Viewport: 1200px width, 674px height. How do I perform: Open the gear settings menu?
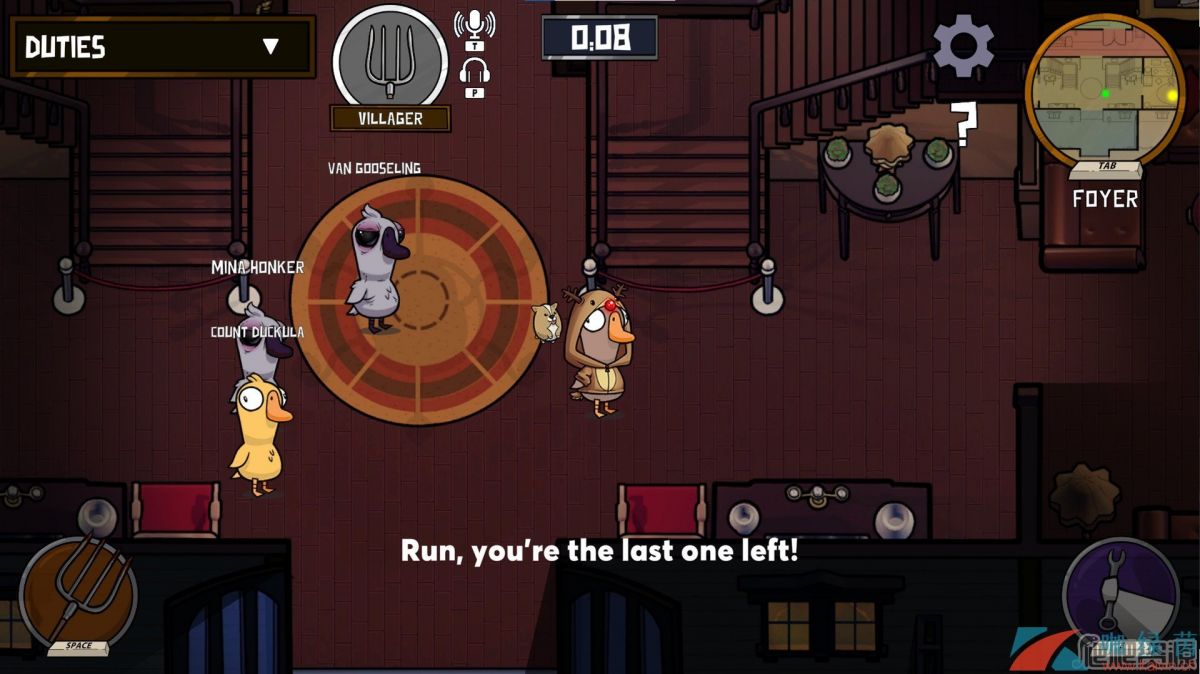[963, 45]
